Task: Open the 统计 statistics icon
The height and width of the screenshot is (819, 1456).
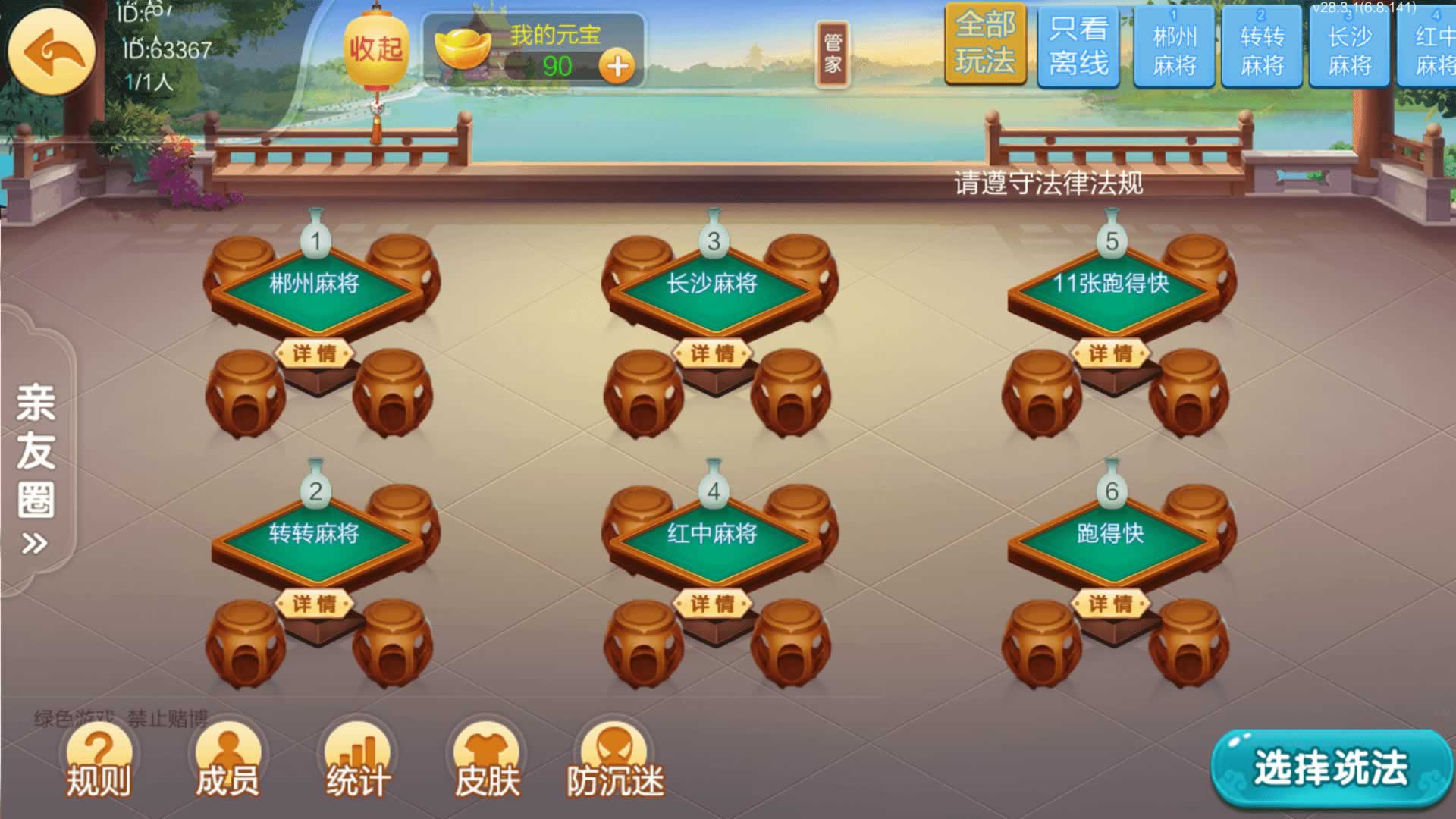Action: (358, 764)
